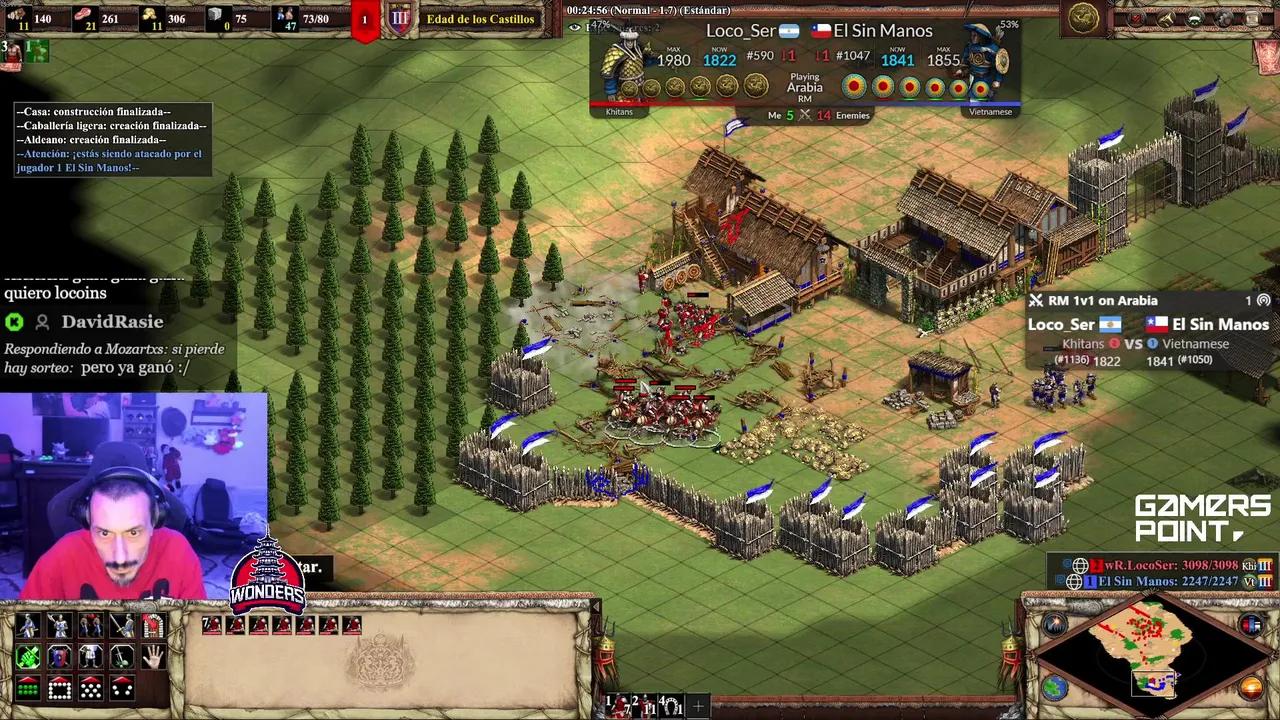The width and height of the screenshot is (1280, 720).
Task: Select the line formation with green dots
Action: 28,689
